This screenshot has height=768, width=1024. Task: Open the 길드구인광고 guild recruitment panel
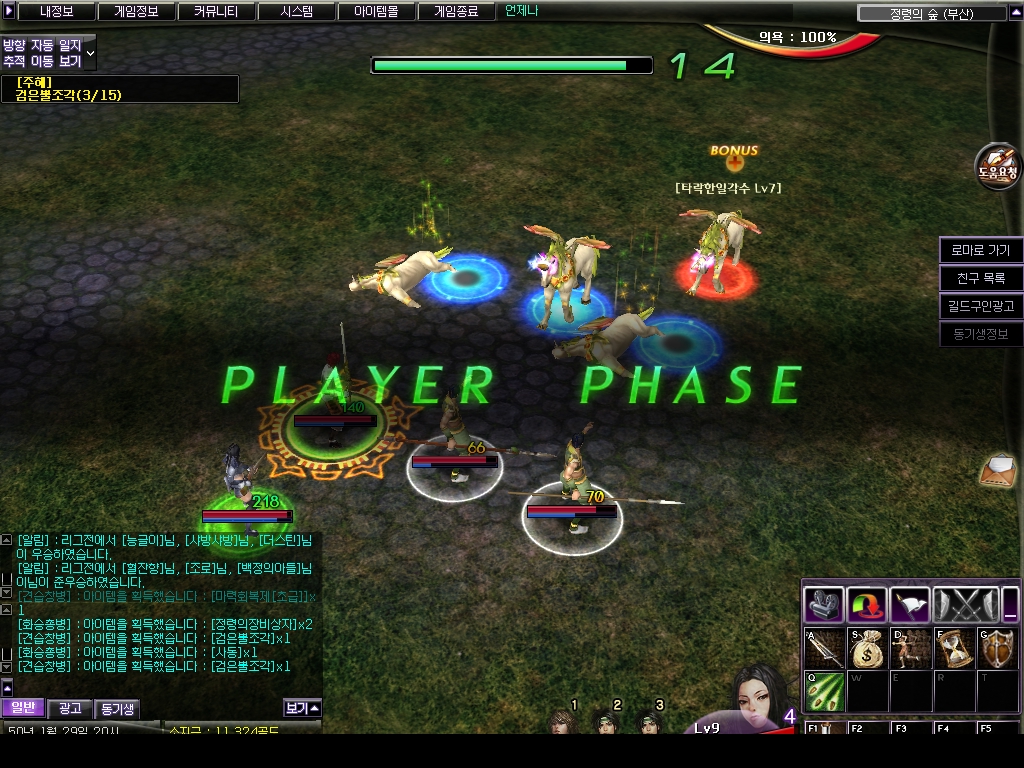coord(980,306)
